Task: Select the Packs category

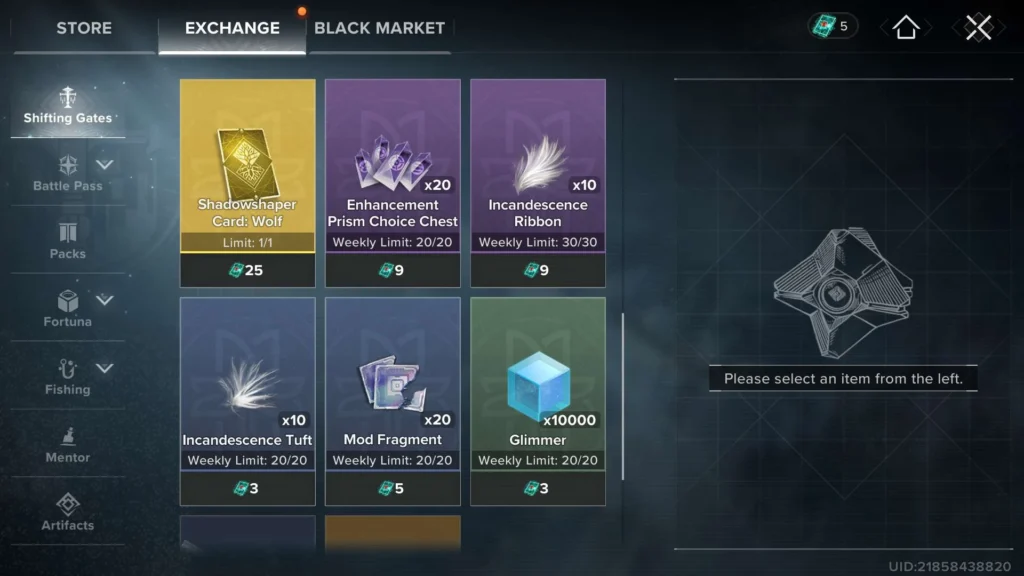Action: 68,241
